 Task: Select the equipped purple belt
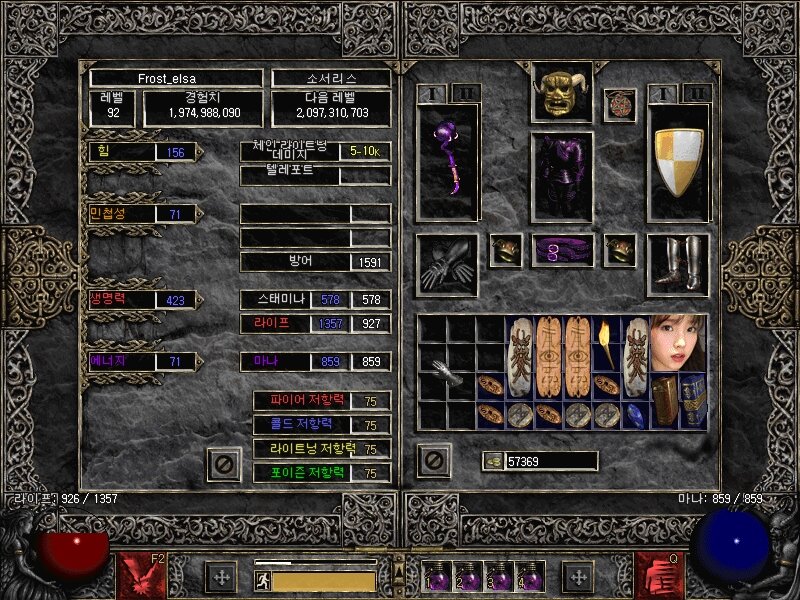tap(561, 250)
